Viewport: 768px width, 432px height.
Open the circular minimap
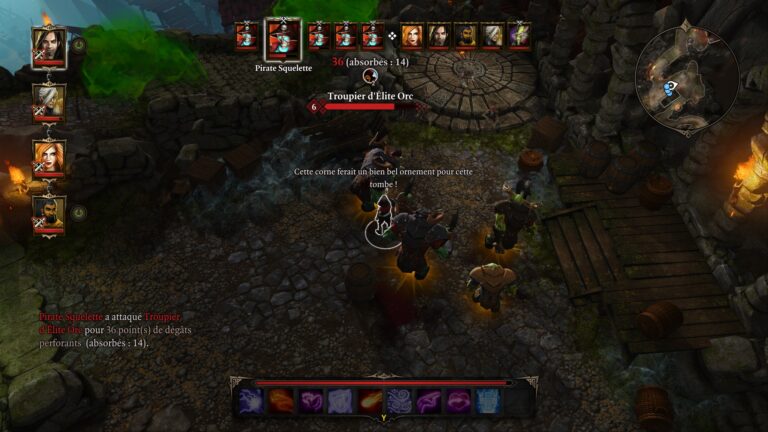tap(688, 78)
